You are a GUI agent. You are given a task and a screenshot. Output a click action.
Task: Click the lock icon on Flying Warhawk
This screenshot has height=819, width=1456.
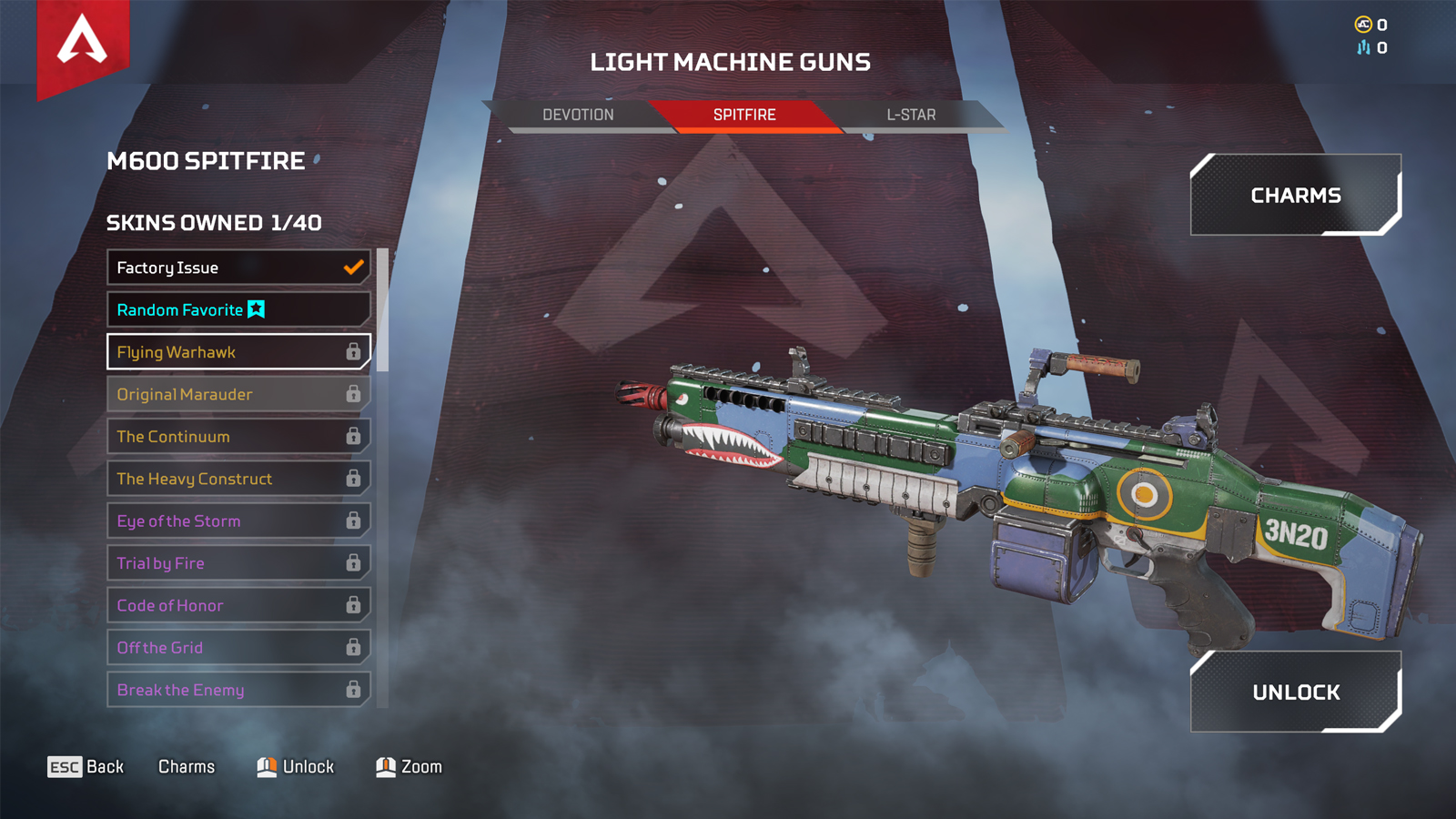coord(354,352)
